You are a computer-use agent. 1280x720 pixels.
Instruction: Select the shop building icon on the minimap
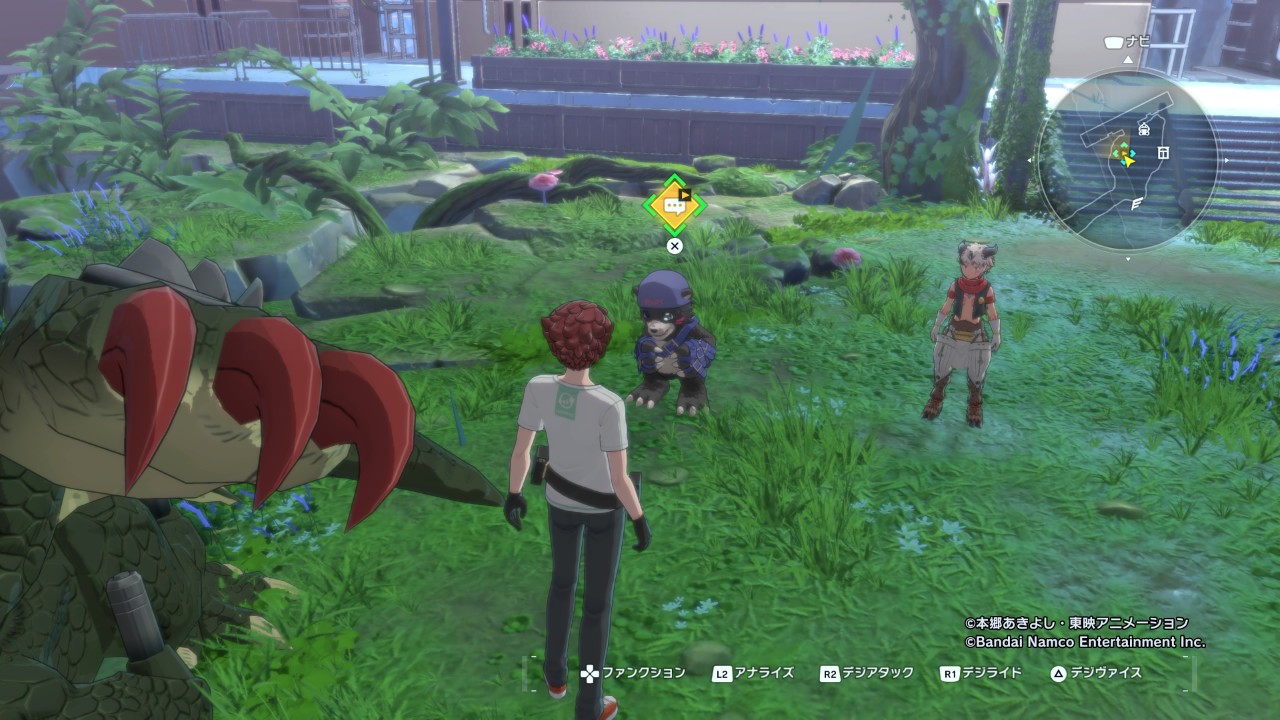click(x=1163, y=152)
